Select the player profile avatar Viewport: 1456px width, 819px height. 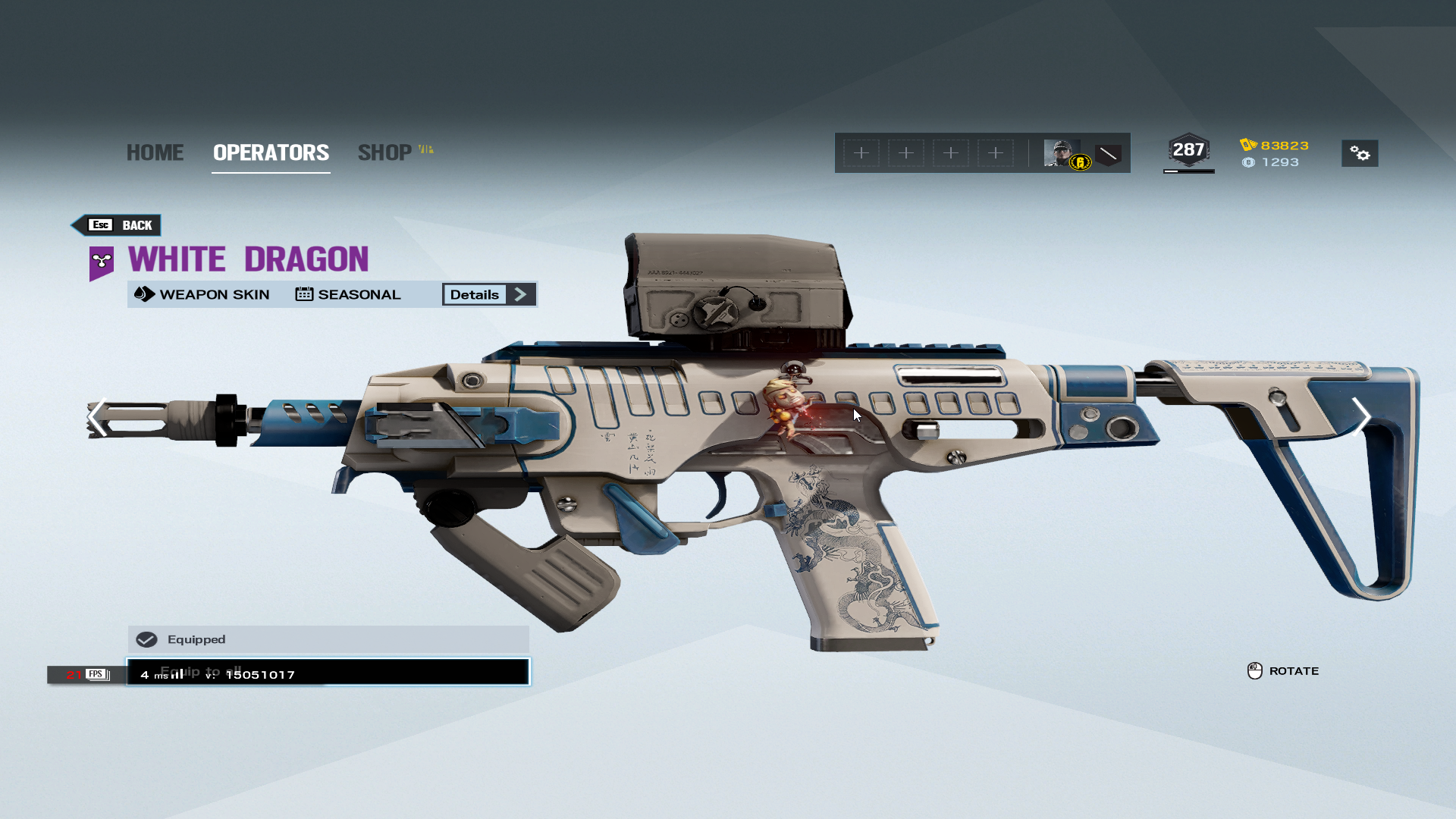coord(1062,153)
